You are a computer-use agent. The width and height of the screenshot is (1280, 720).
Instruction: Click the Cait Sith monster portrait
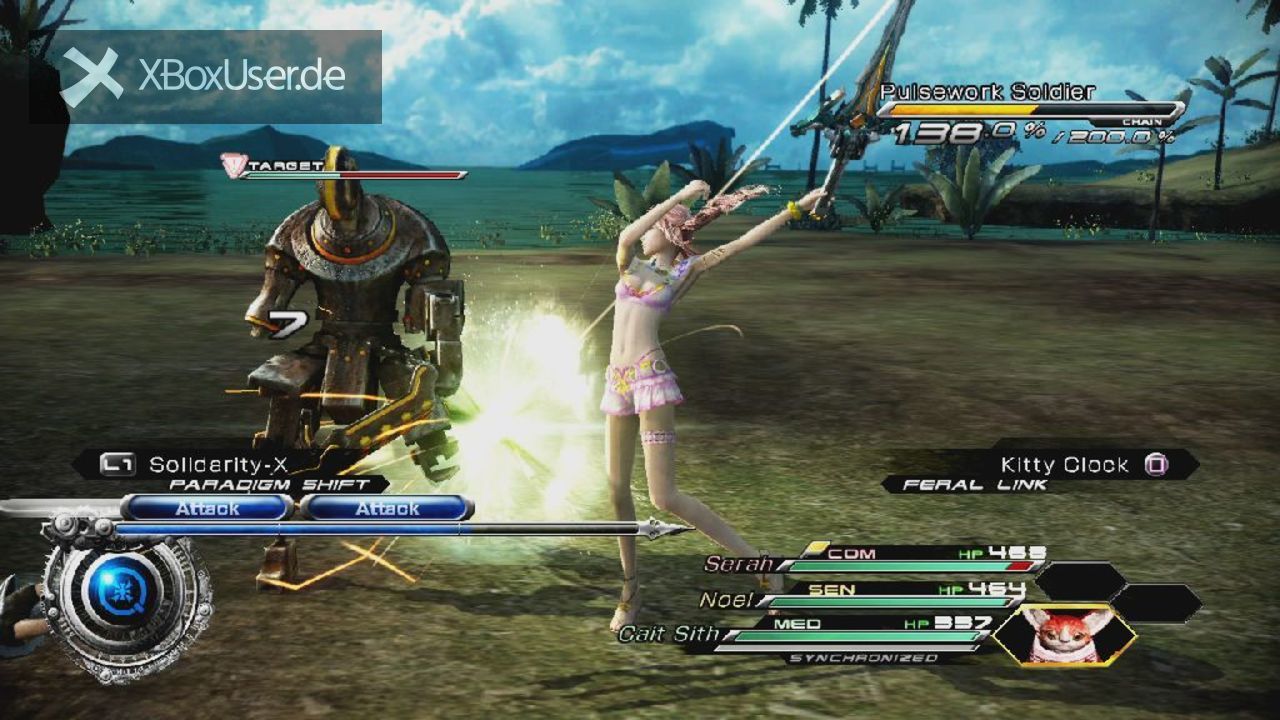1065,635
